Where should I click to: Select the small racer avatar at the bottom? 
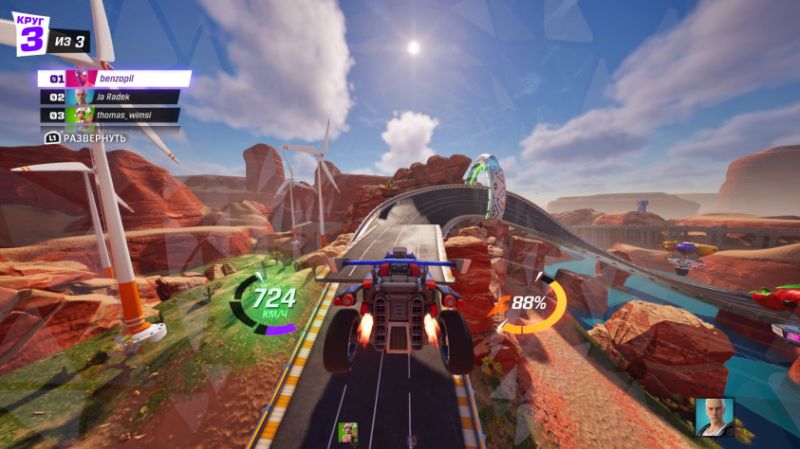pos(348,432)
